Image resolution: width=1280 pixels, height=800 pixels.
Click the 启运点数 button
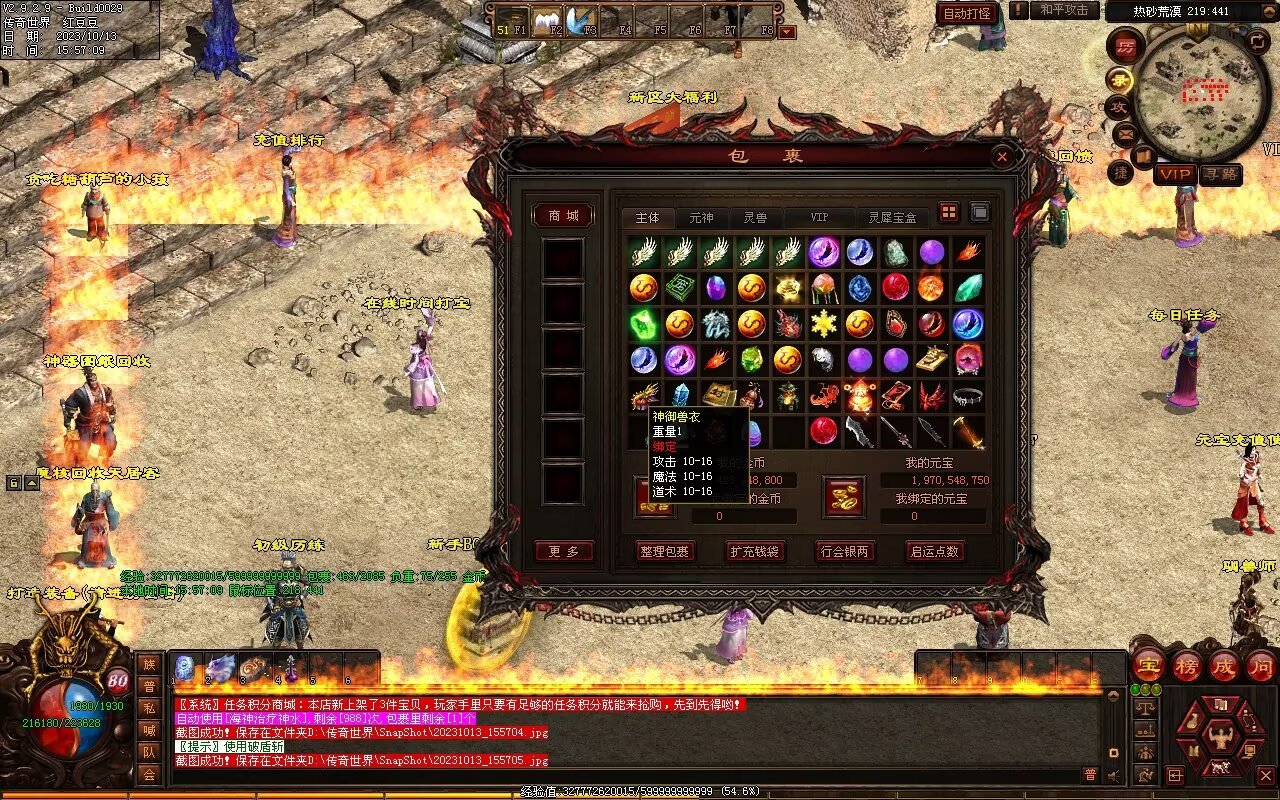[x=934, y=551]
